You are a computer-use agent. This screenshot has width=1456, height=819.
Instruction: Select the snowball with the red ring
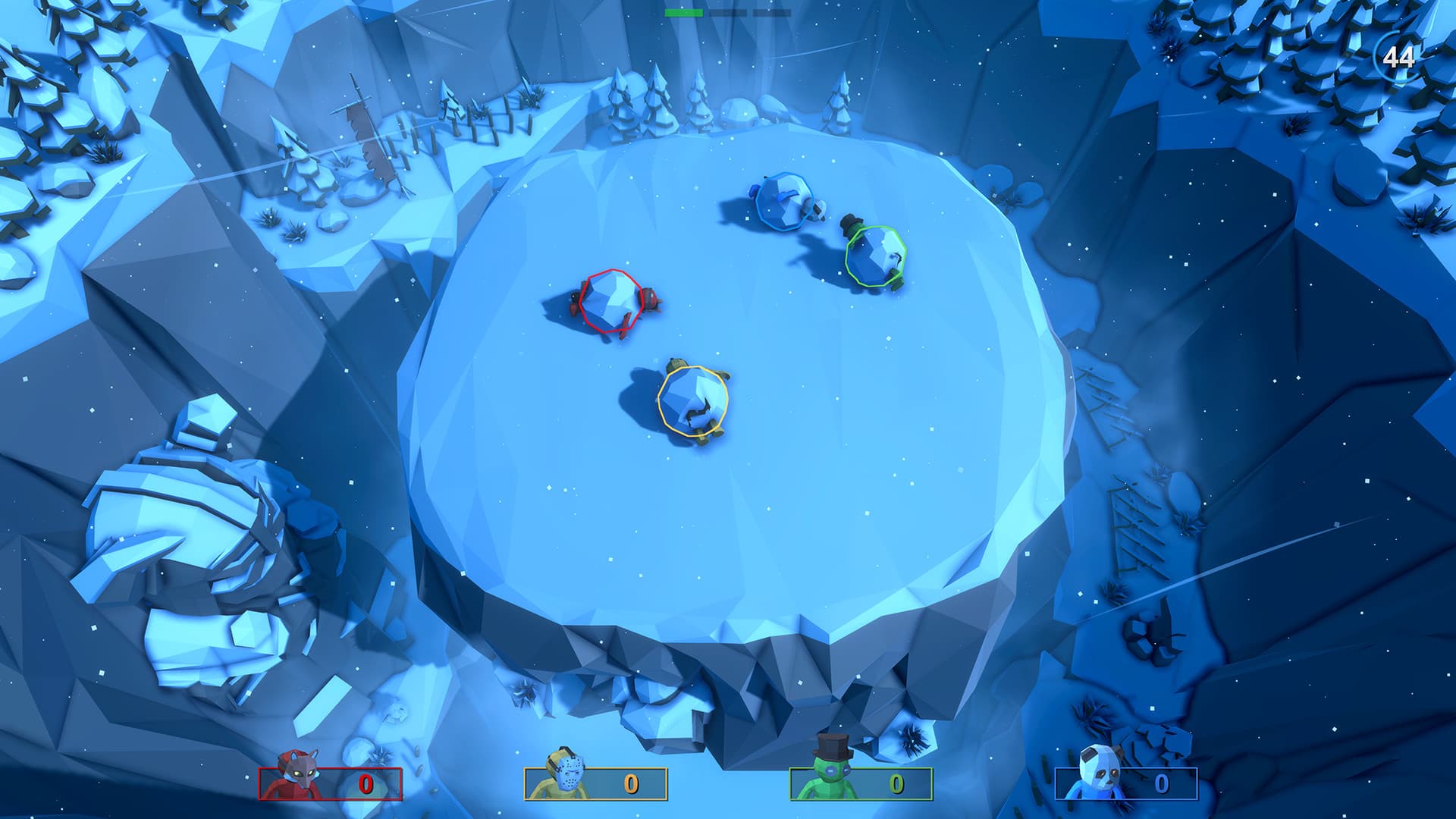[x=610, y=302]
